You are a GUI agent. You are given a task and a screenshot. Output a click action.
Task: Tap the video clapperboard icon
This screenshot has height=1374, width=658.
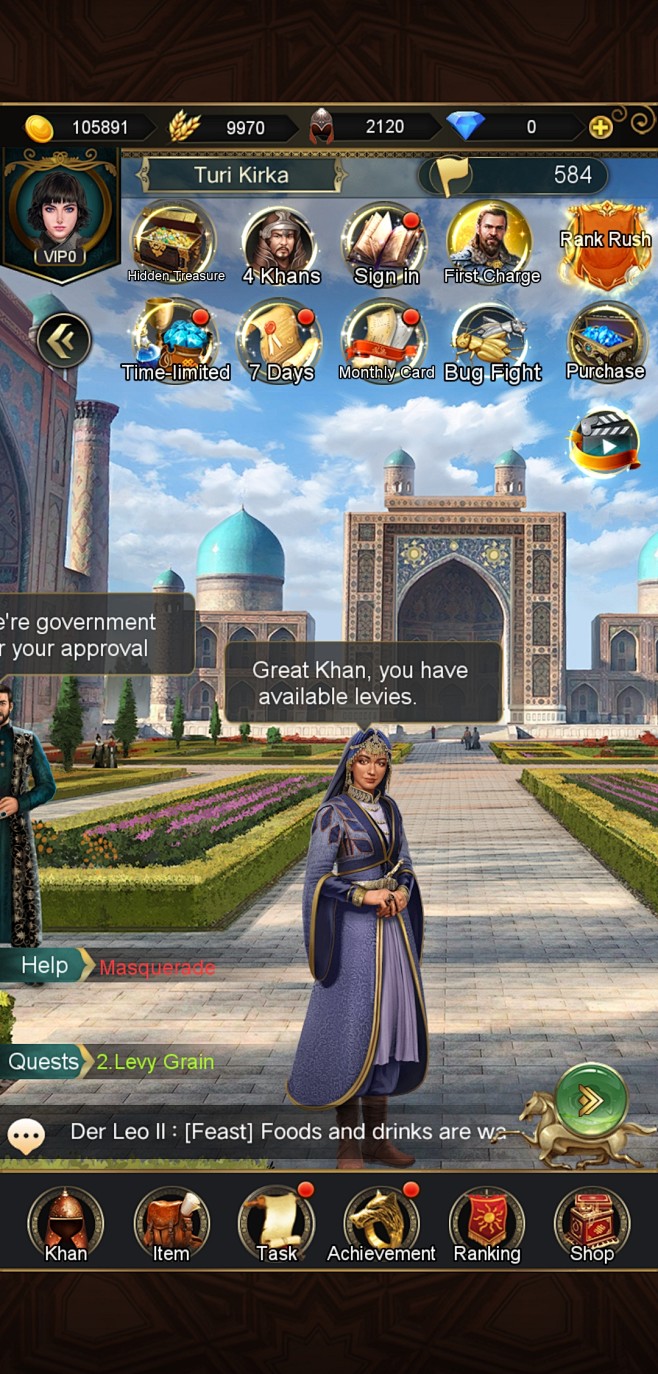pos(604,441)
